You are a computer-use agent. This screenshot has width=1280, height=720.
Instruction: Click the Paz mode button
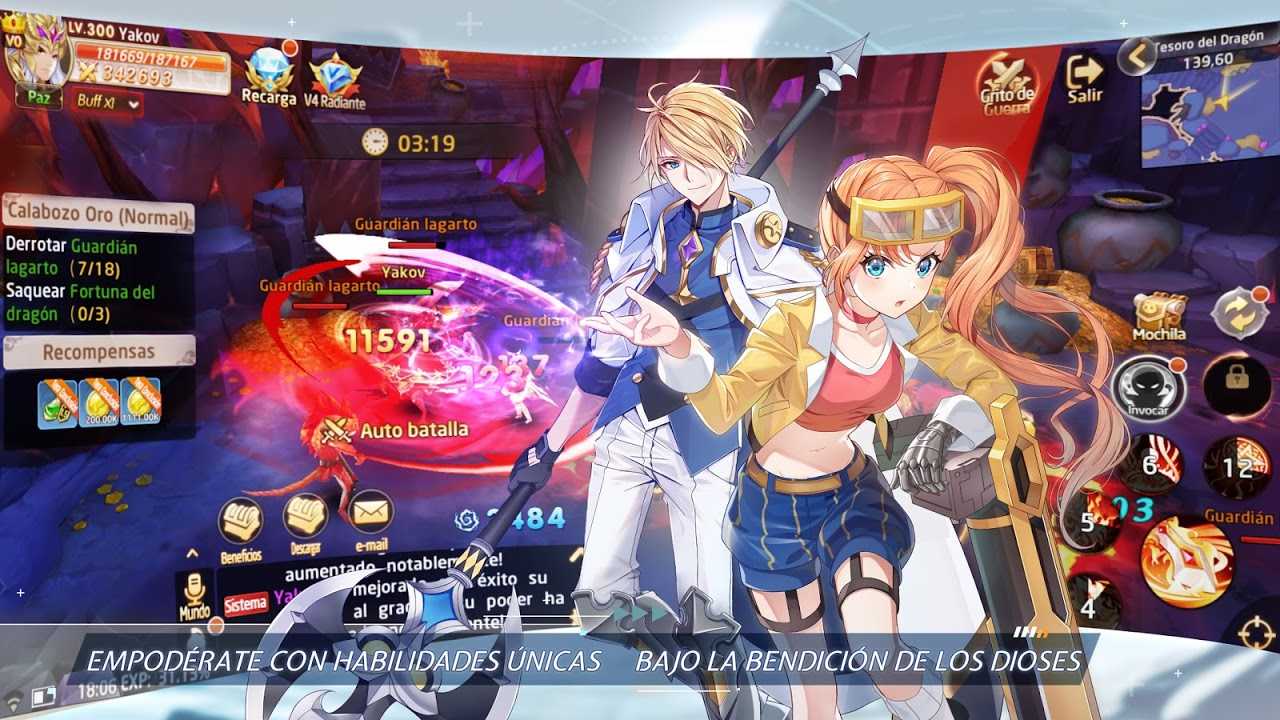point(39,99)
